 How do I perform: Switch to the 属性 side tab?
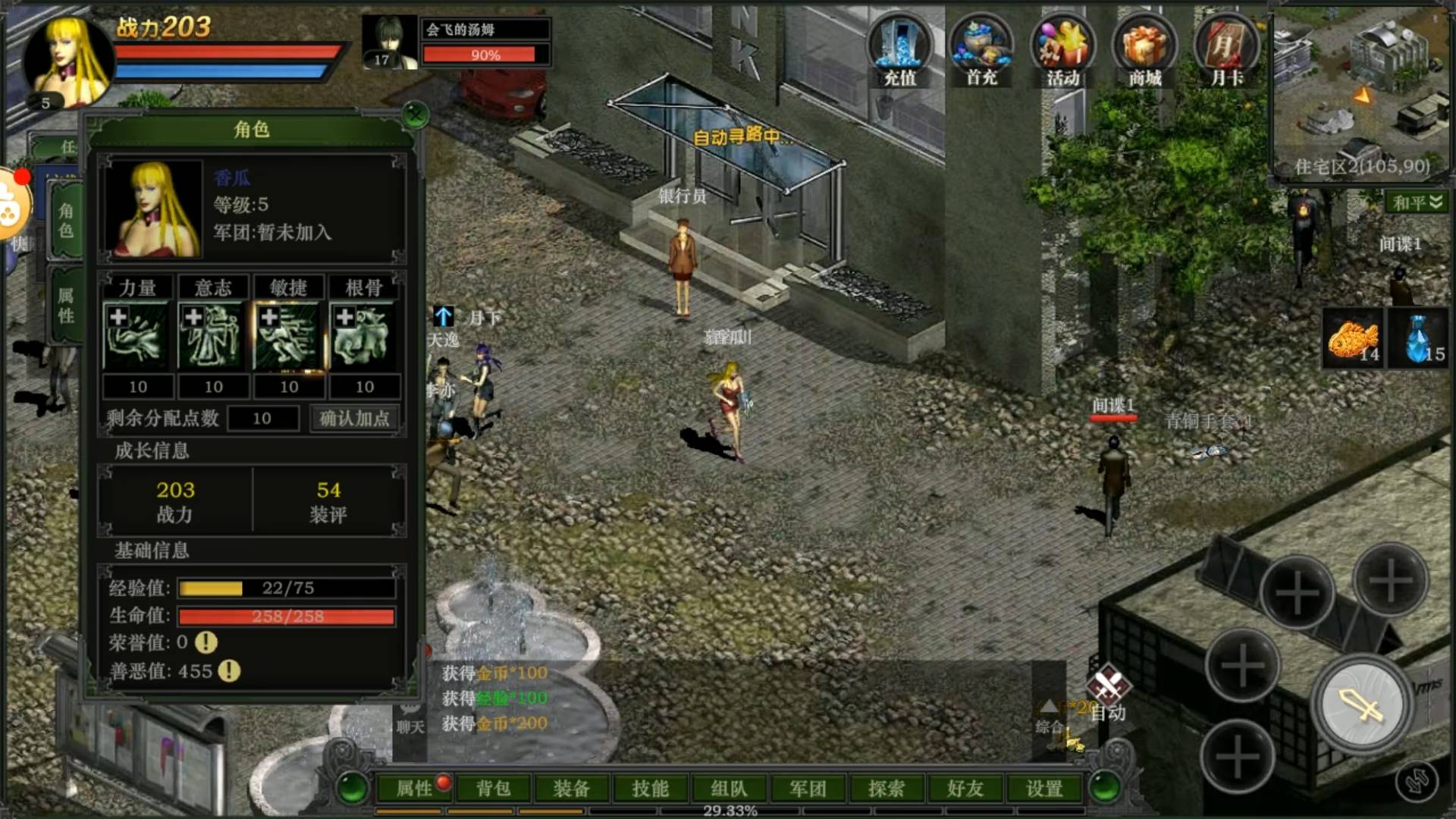66,305
